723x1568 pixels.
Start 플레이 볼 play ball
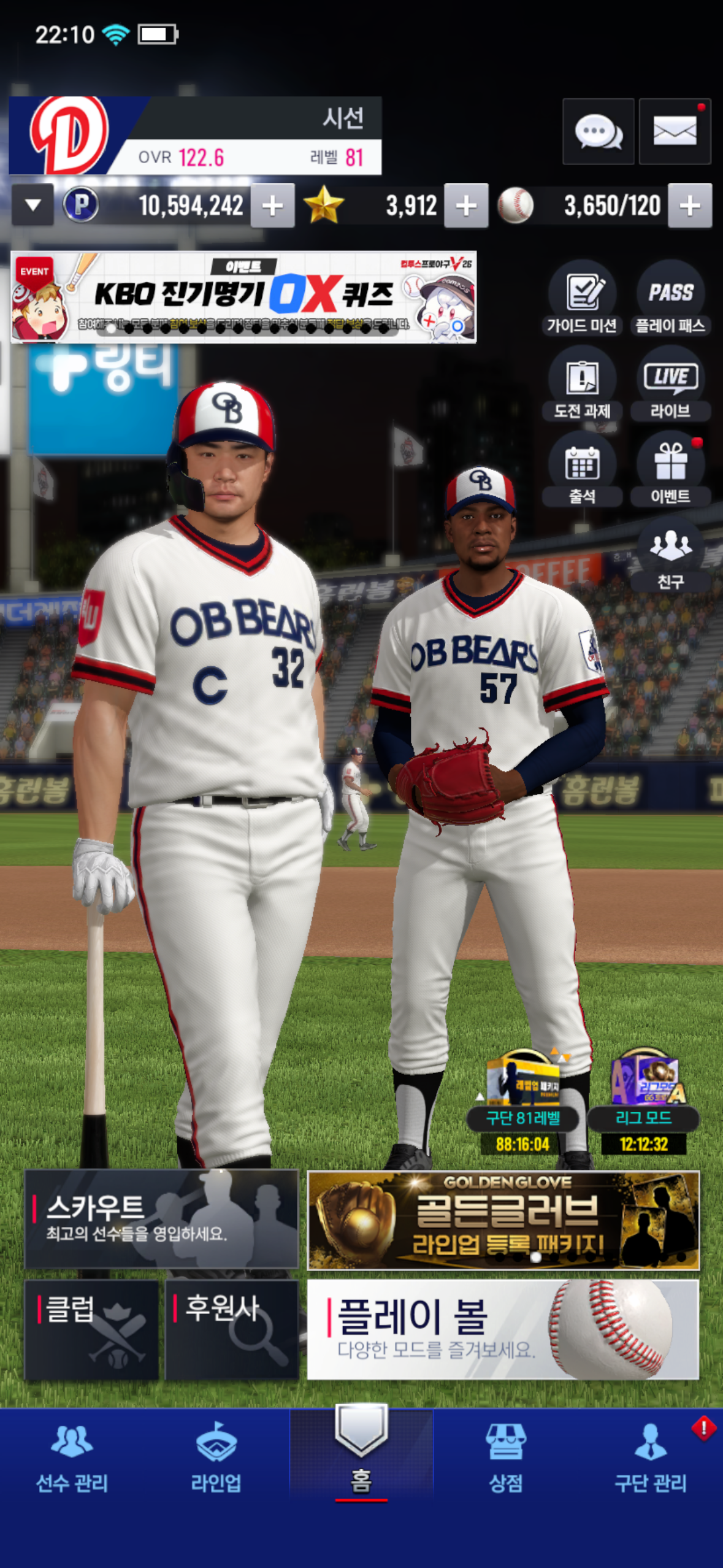[503, 1329]
